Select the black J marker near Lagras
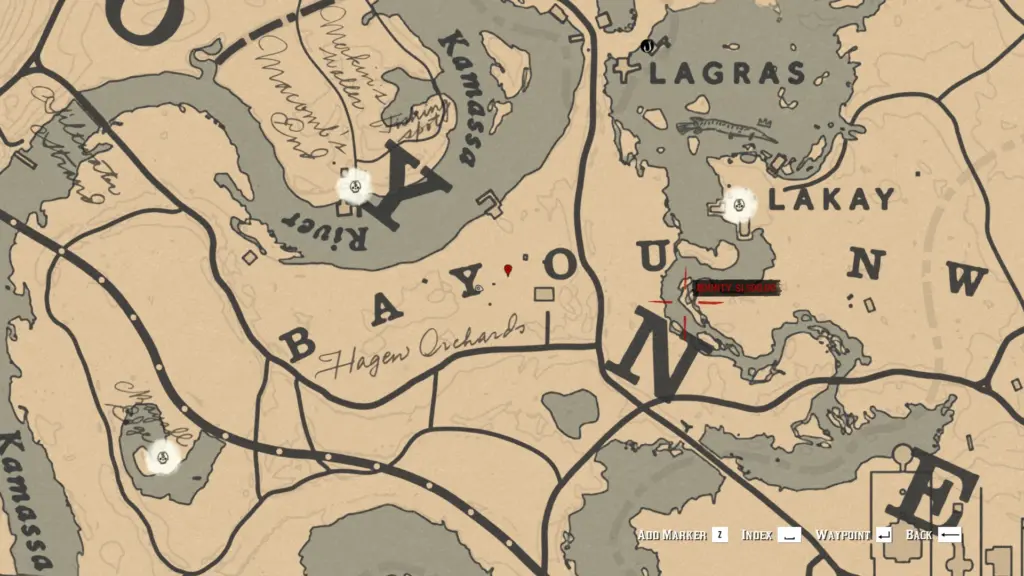The width and height of the screenshot is (1024, 576). point(647,46)
